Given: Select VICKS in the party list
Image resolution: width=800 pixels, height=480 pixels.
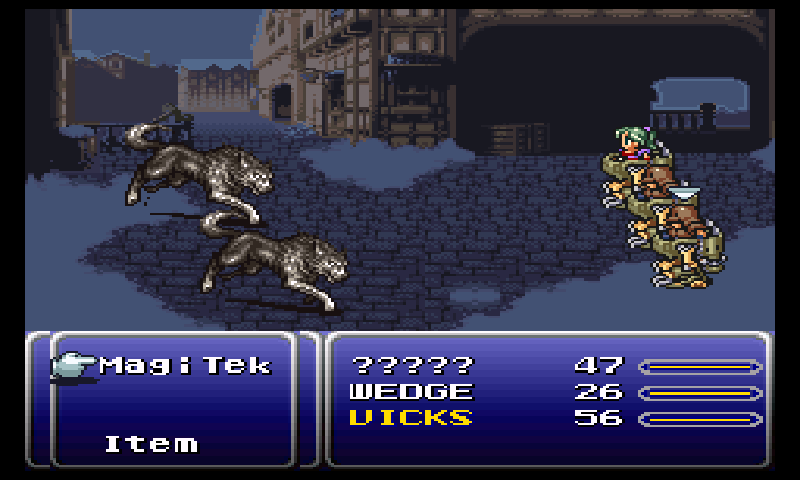Looking at the screenshot, I should tap(411, 418).
